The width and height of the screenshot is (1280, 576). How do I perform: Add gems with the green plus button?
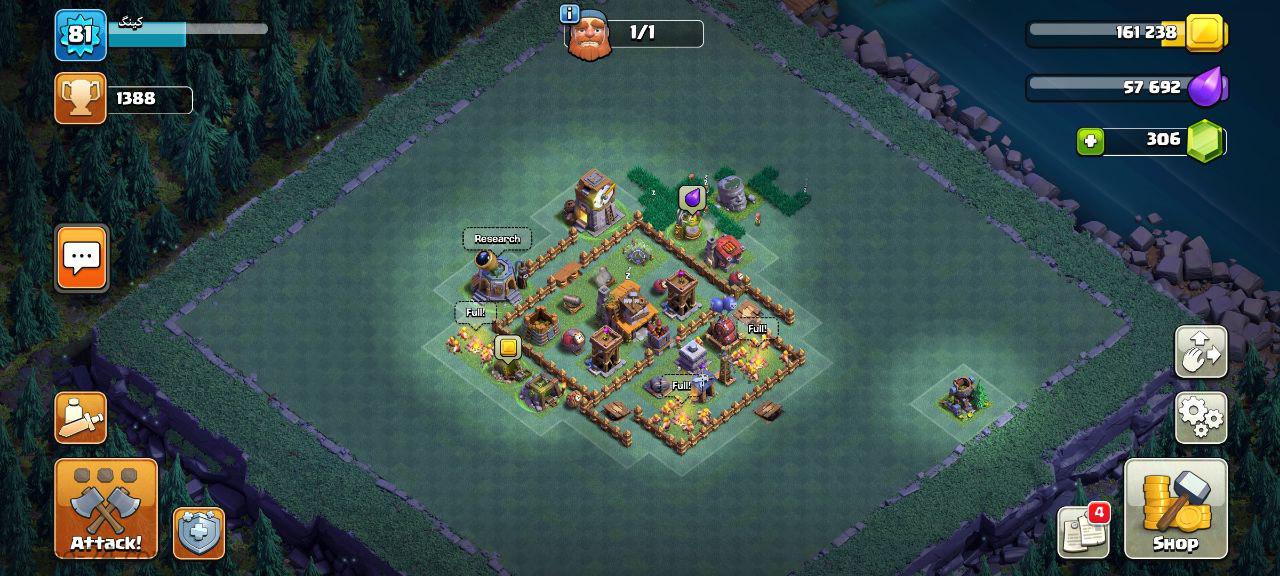coord(1090,141)
